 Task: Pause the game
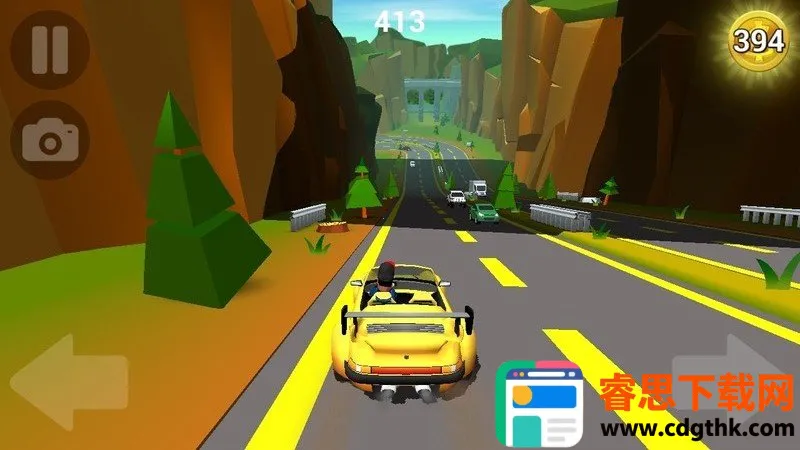click(48, 48)
